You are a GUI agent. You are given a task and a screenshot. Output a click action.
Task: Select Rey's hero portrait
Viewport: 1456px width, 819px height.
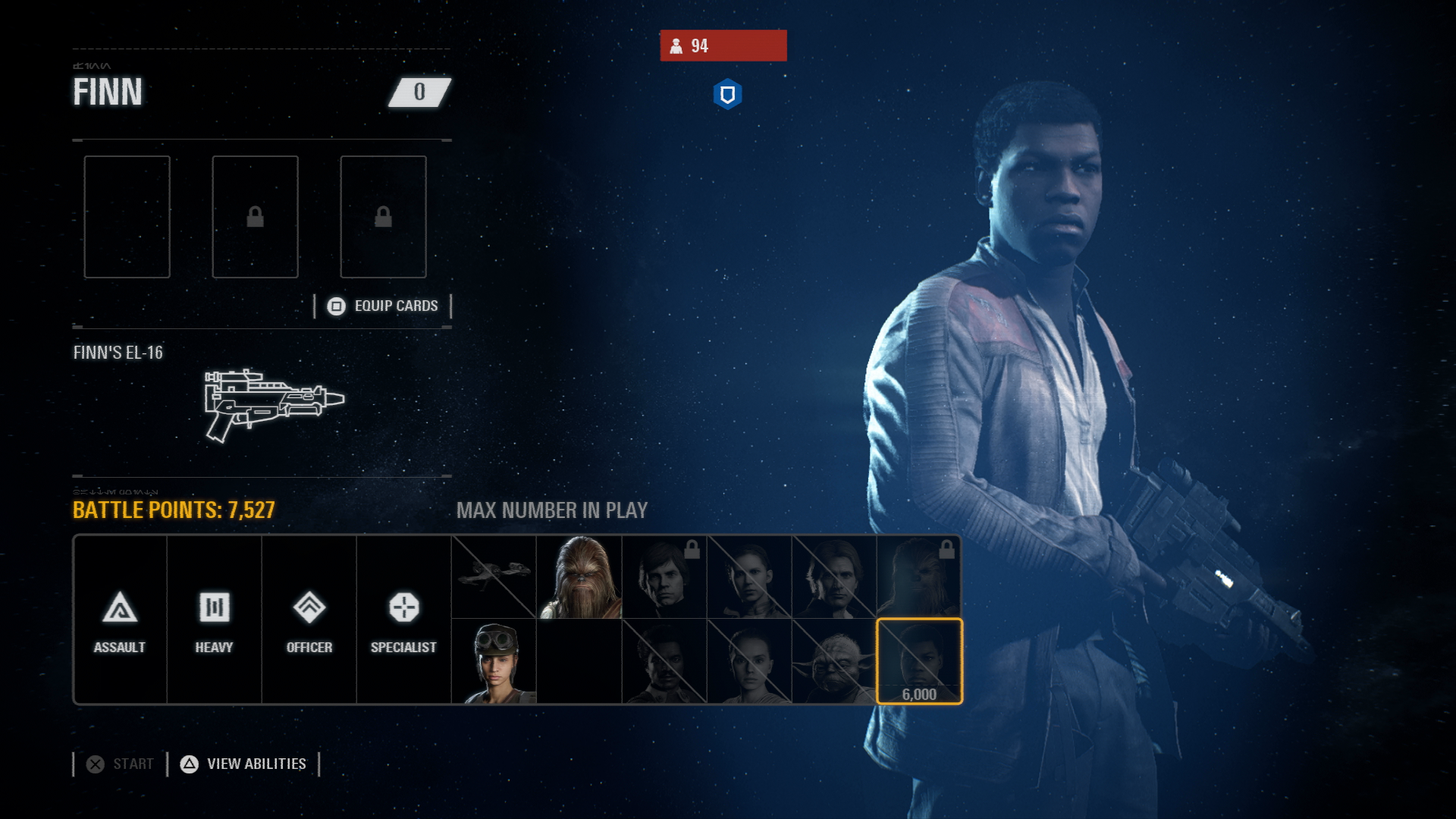tap(751, 660)
